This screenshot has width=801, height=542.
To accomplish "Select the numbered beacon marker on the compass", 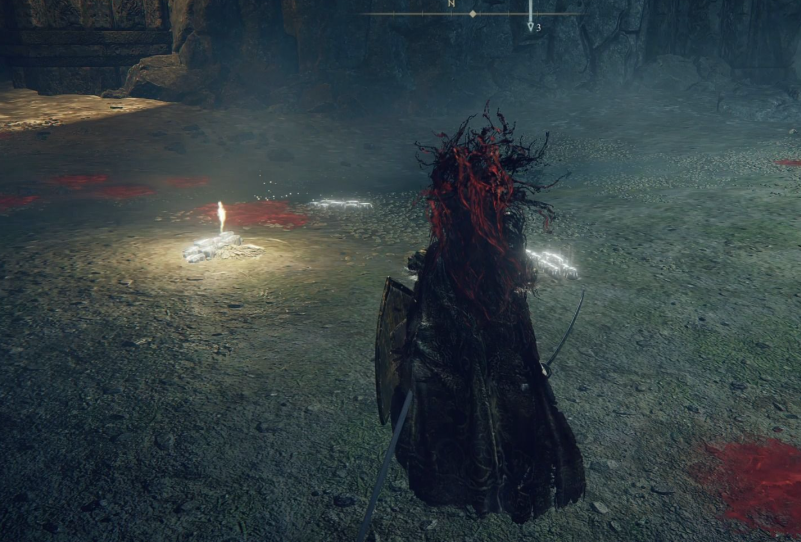I will click(x=531, y=26).
